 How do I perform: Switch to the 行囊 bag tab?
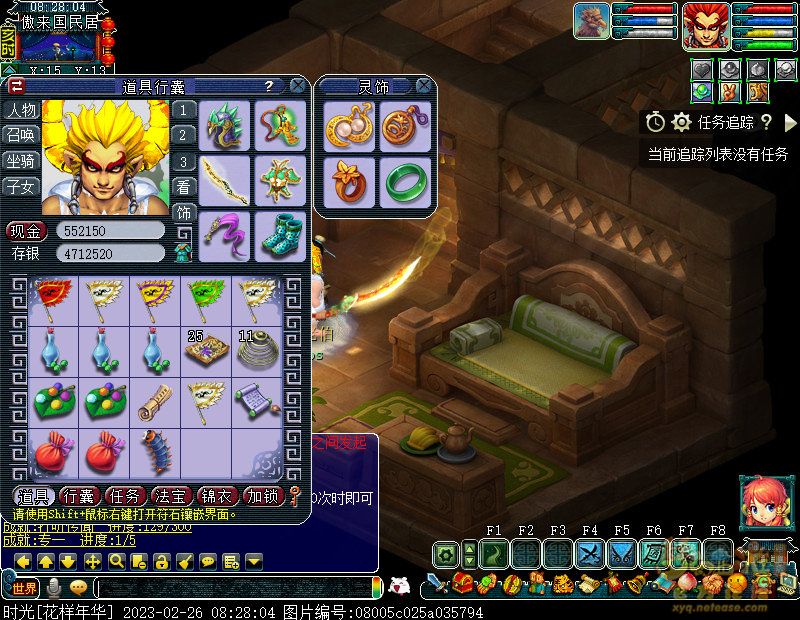[78, 496]
